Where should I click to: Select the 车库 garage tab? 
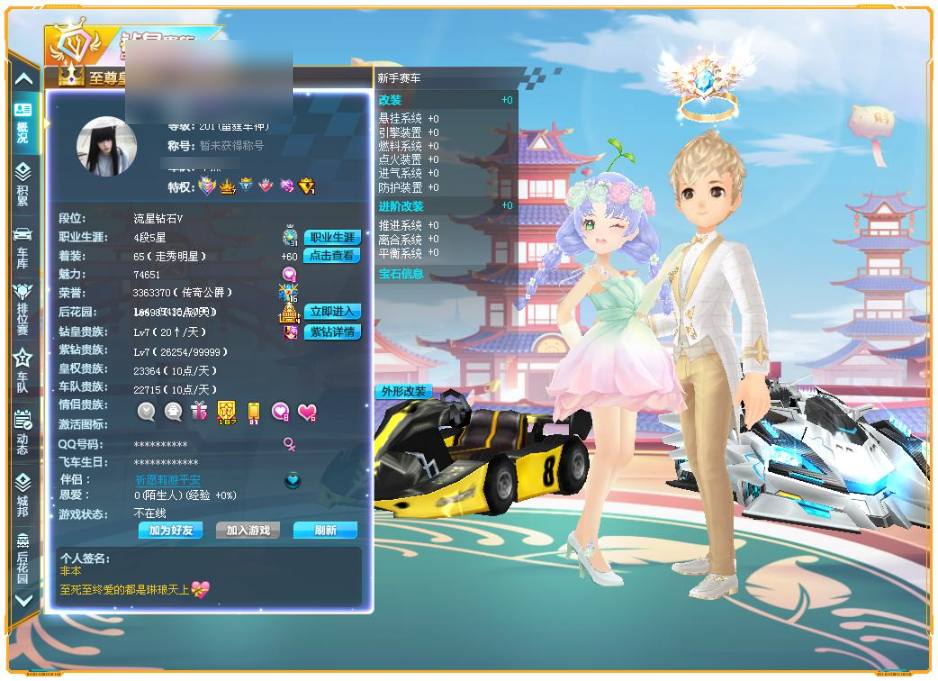(23, 246)
